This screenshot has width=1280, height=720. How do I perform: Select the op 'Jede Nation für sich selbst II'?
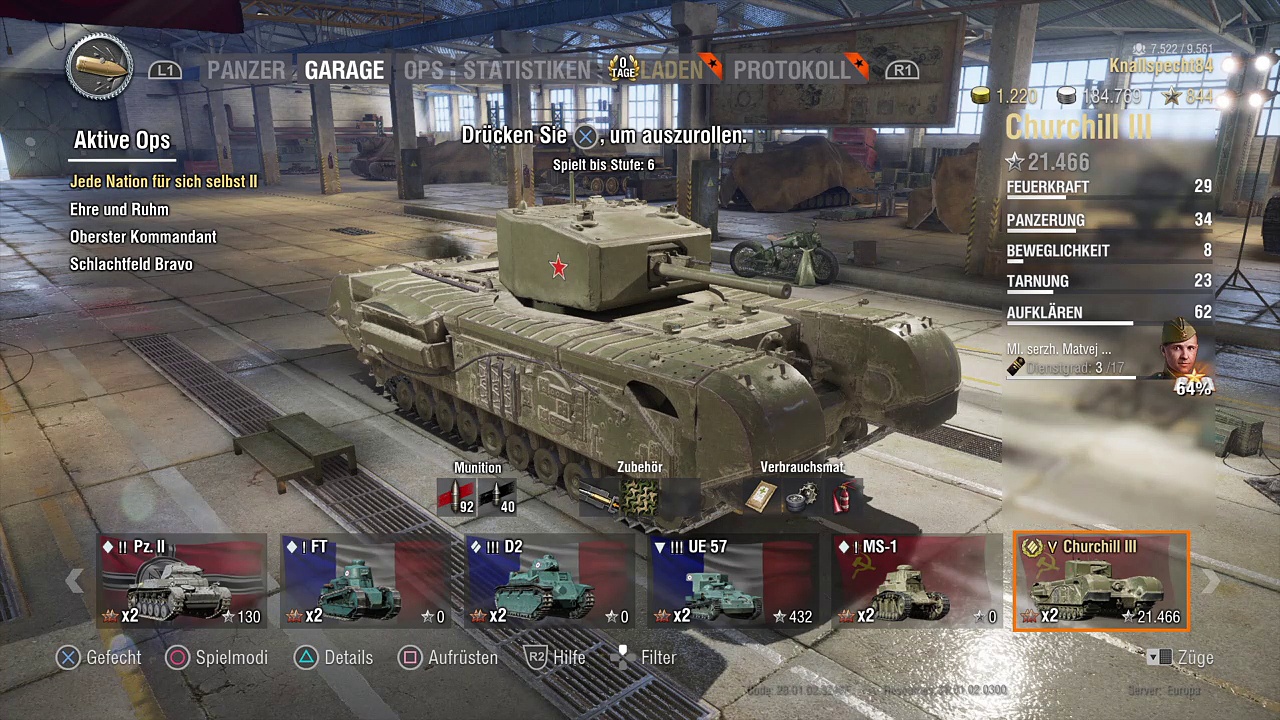coord(164,182)
